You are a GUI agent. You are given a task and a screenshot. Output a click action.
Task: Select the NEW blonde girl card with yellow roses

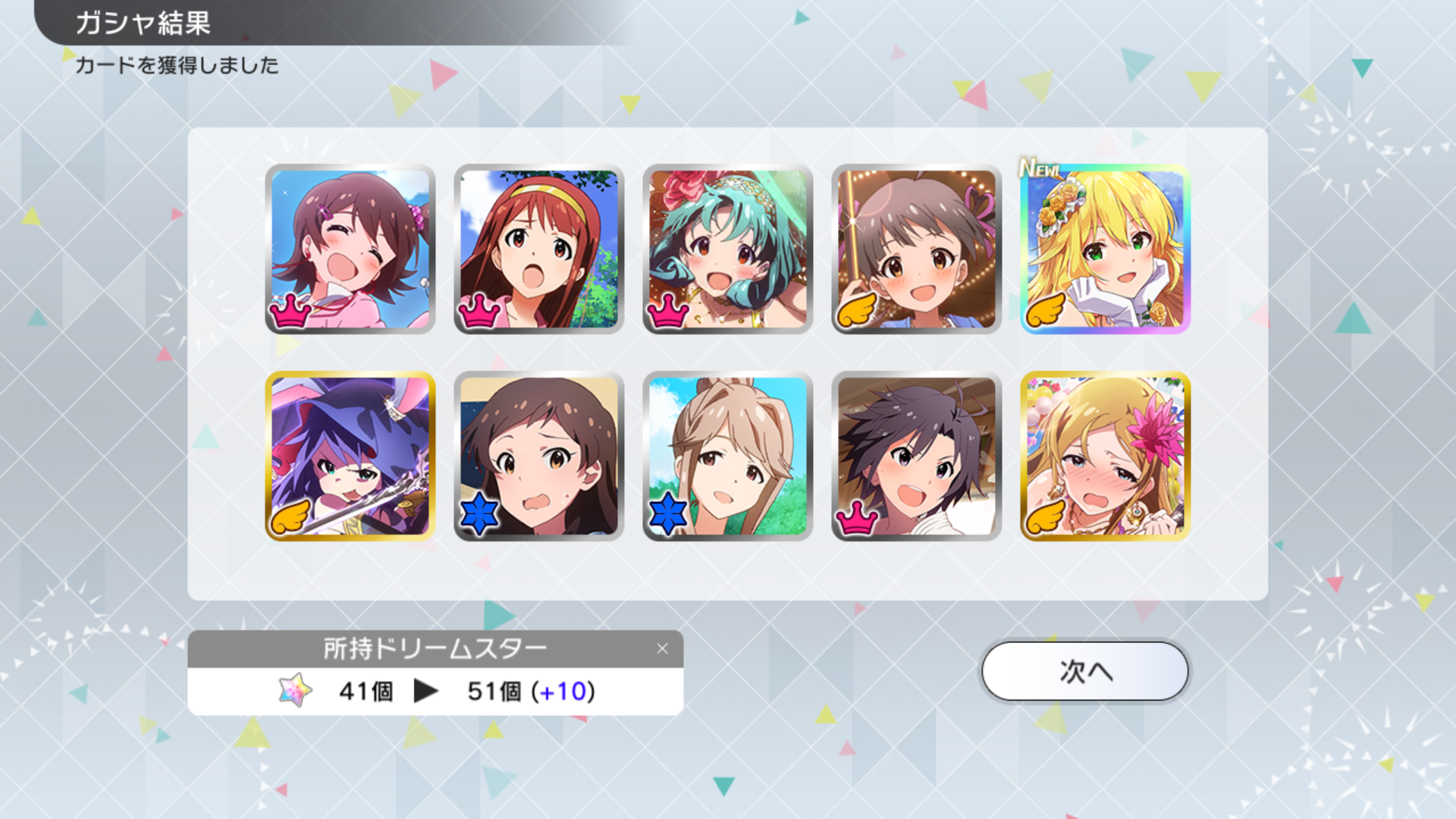tap(1105, 249)
